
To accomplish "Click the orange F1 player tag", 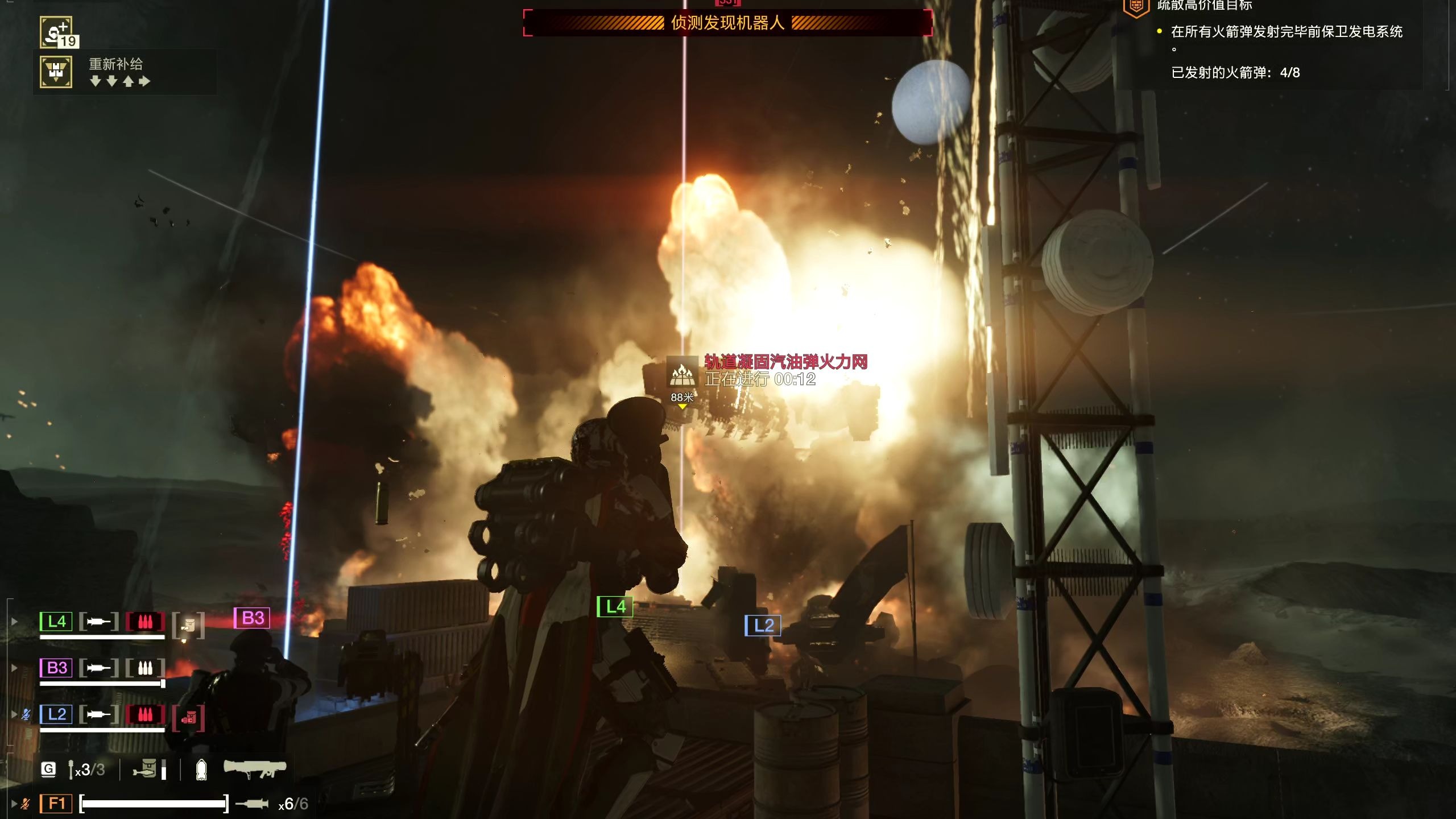I will [56, 803].
